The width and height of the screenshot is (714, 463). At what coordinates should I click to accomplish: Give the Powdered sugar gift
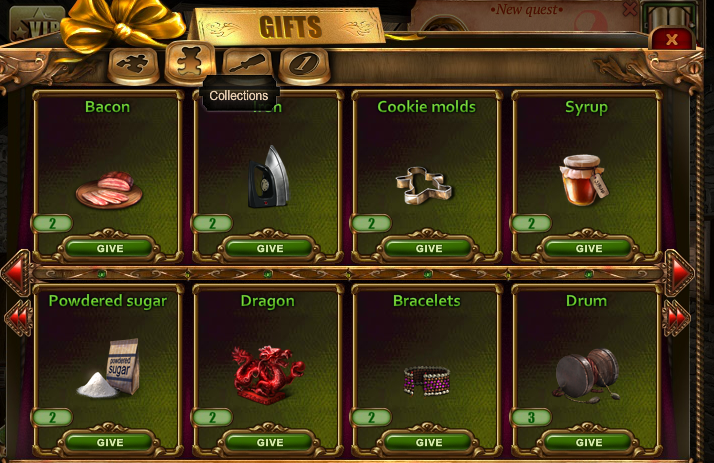109,442
